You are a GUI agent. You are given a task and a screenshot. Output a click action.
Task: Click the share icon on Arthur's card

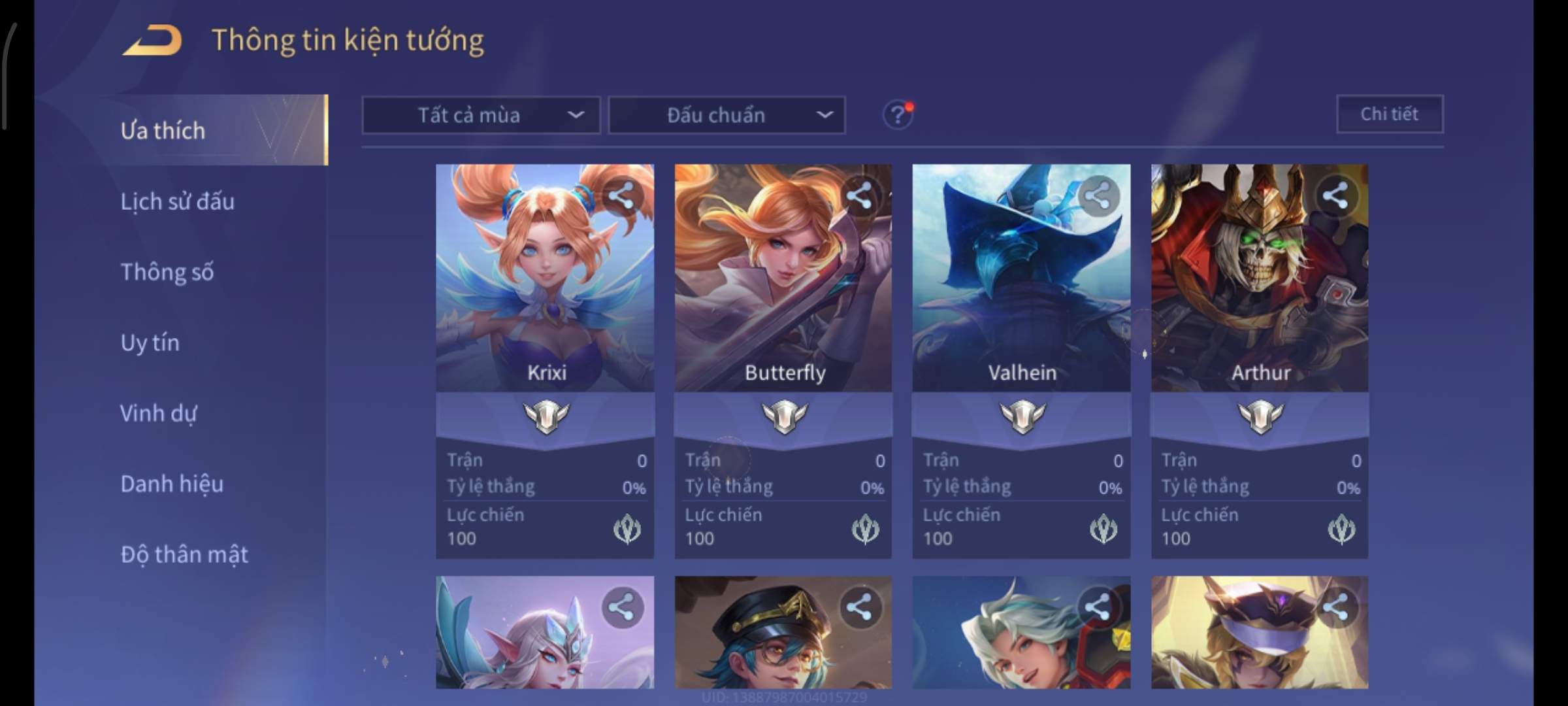click(x=1335, y=195)
